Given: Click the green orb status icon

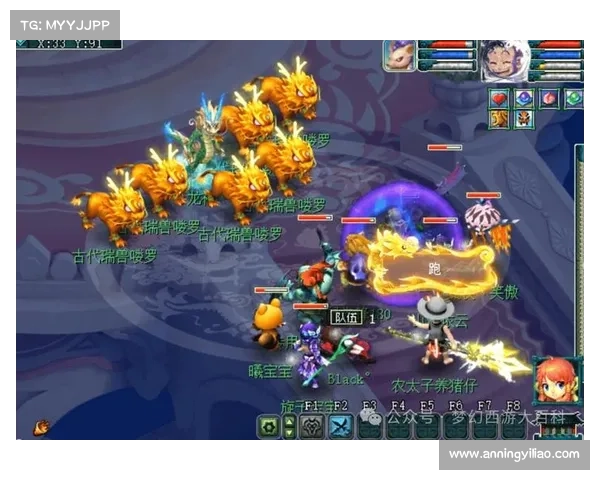Looking at the screenshot, I should click(x=573, y=98).
